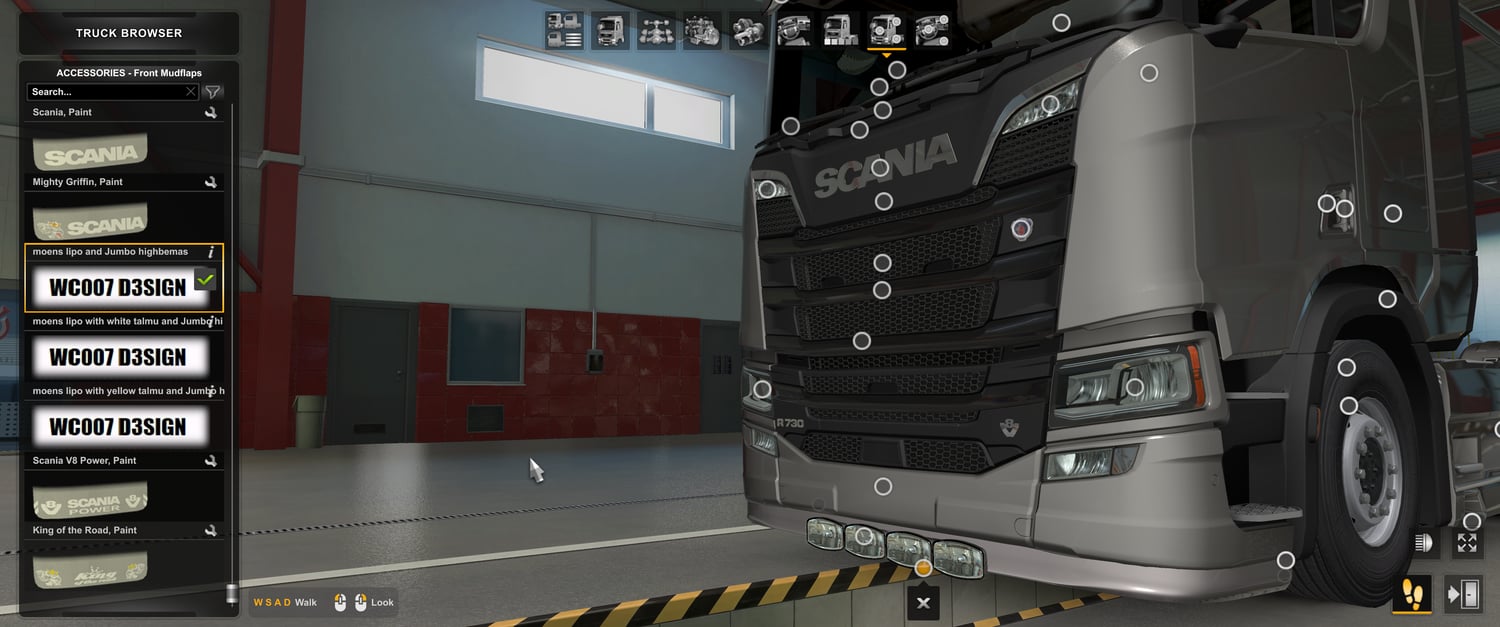Toggle the footsteps walk mode
The width and height of the screenshot is (1500, 627).
[x=1411, y=594]
